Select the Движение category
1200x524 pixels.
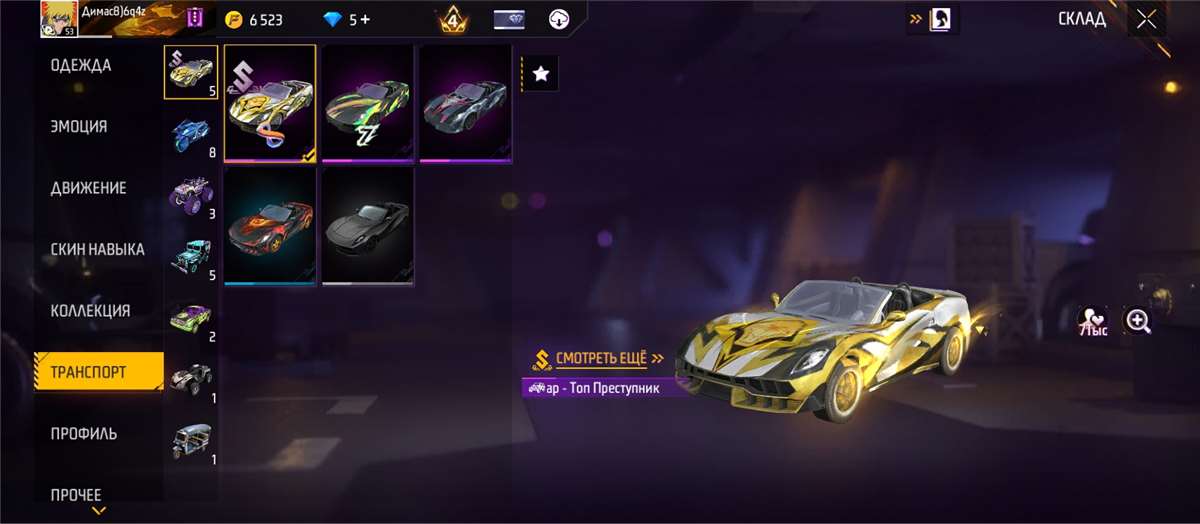click(88, 188)
